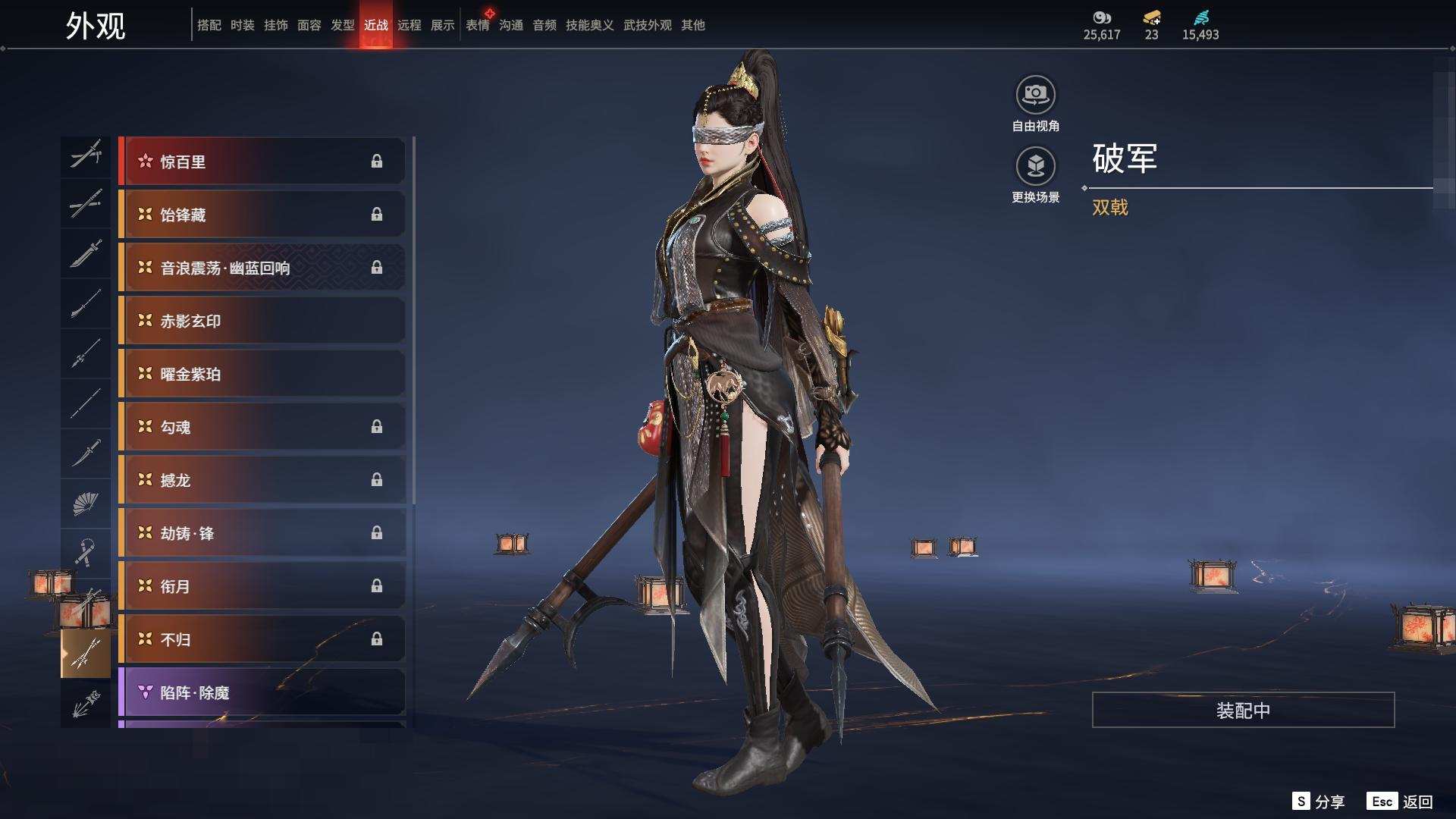The width and height of the screenshot is (1456, 819).
Task: Select the 音浪震荡·幽蓝回响 skin
Action: pos(262,268)
